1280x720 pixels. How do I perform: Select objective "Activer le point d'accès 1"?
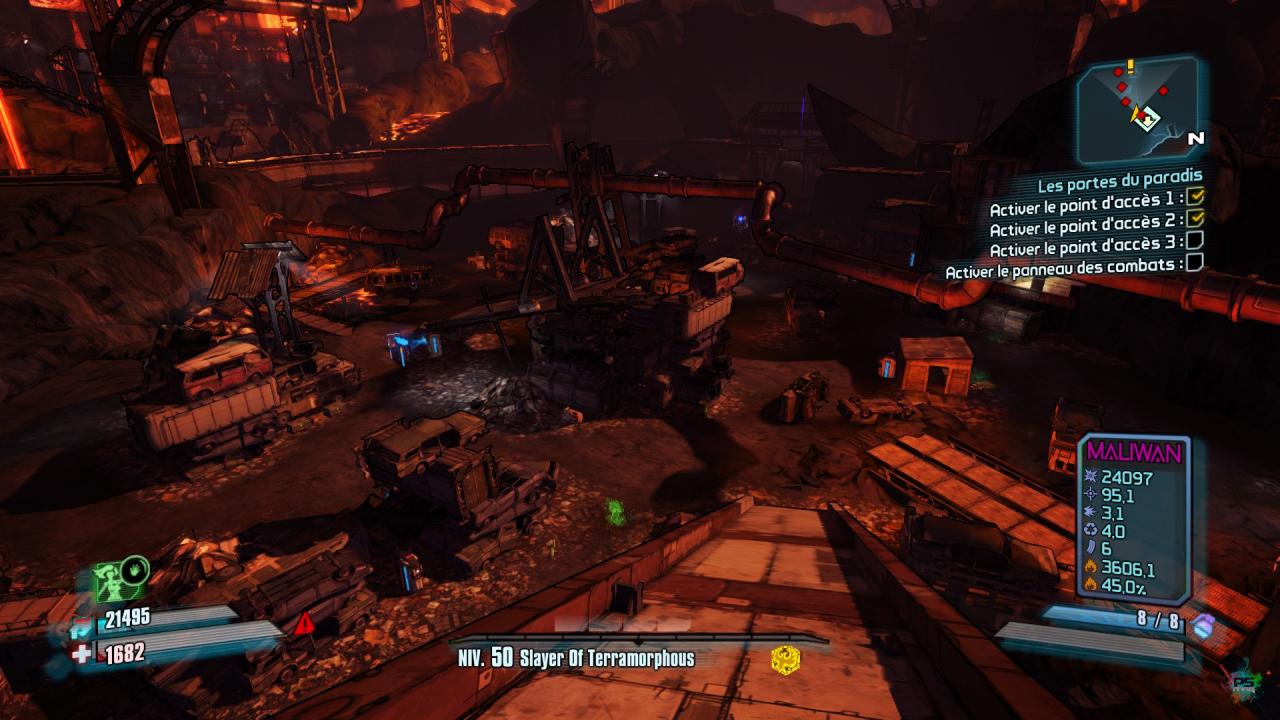click(1086, 208)
